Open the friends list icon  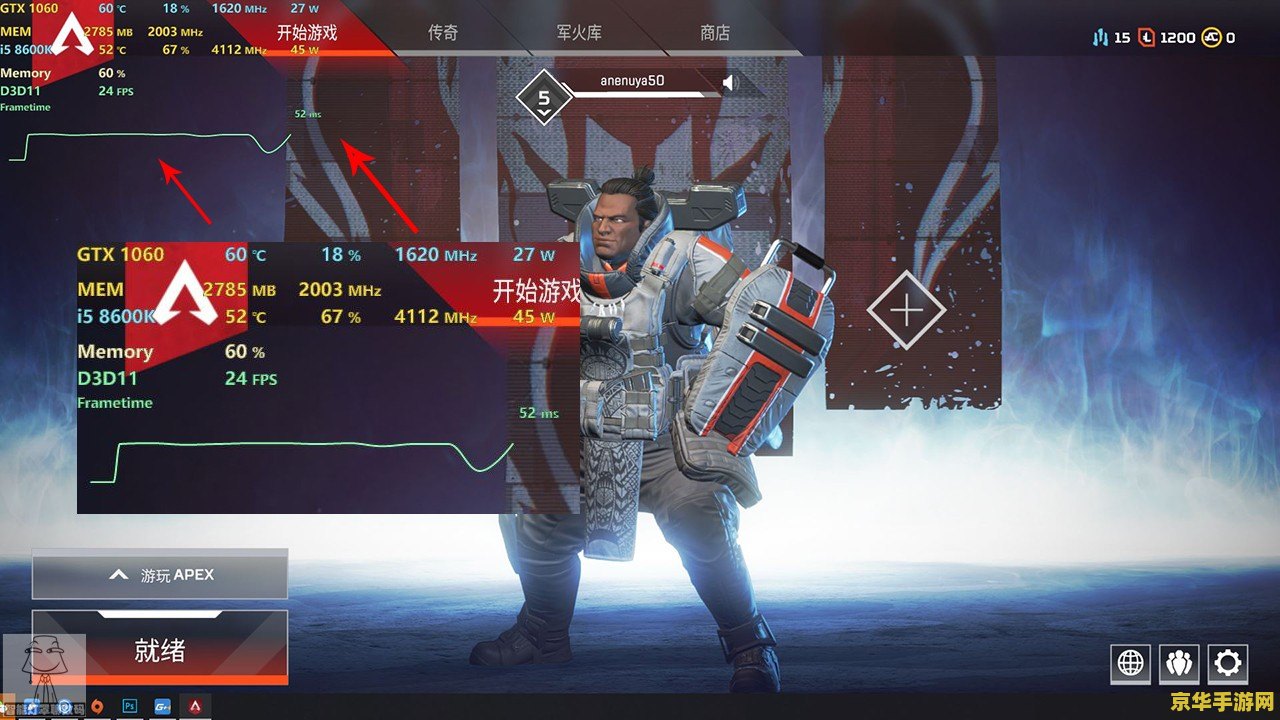1180,662
